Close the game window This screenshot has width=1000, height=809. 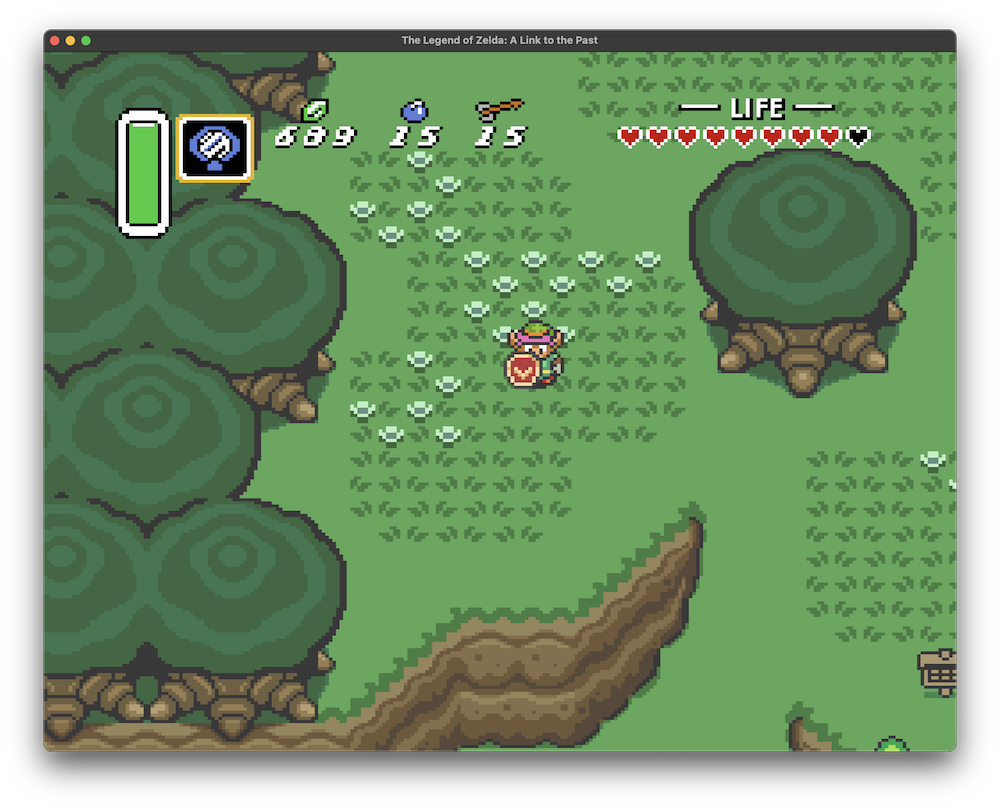pos(55,40)
